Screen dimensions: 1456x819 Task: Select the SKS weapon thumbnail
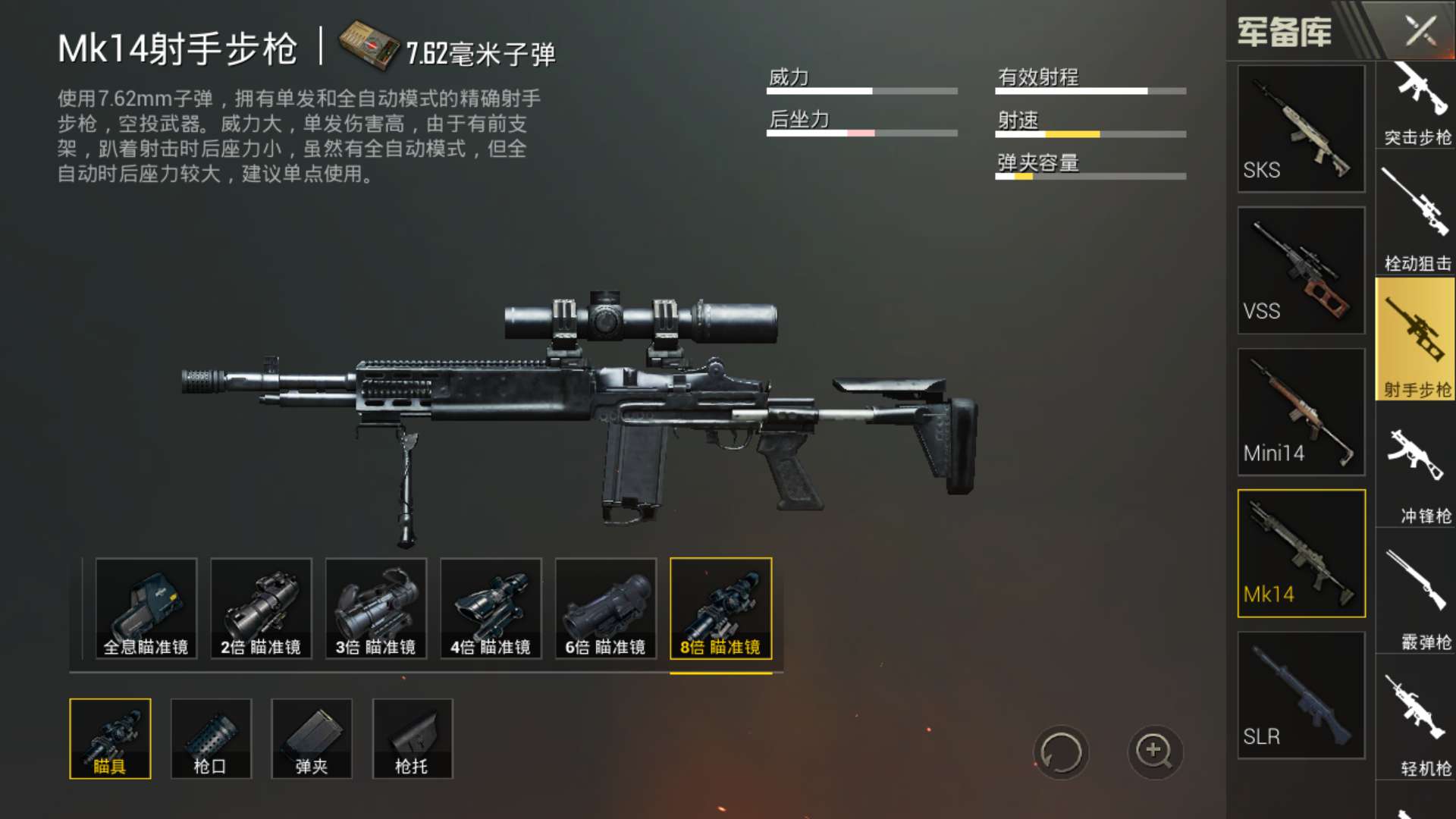click(1300, 129)
